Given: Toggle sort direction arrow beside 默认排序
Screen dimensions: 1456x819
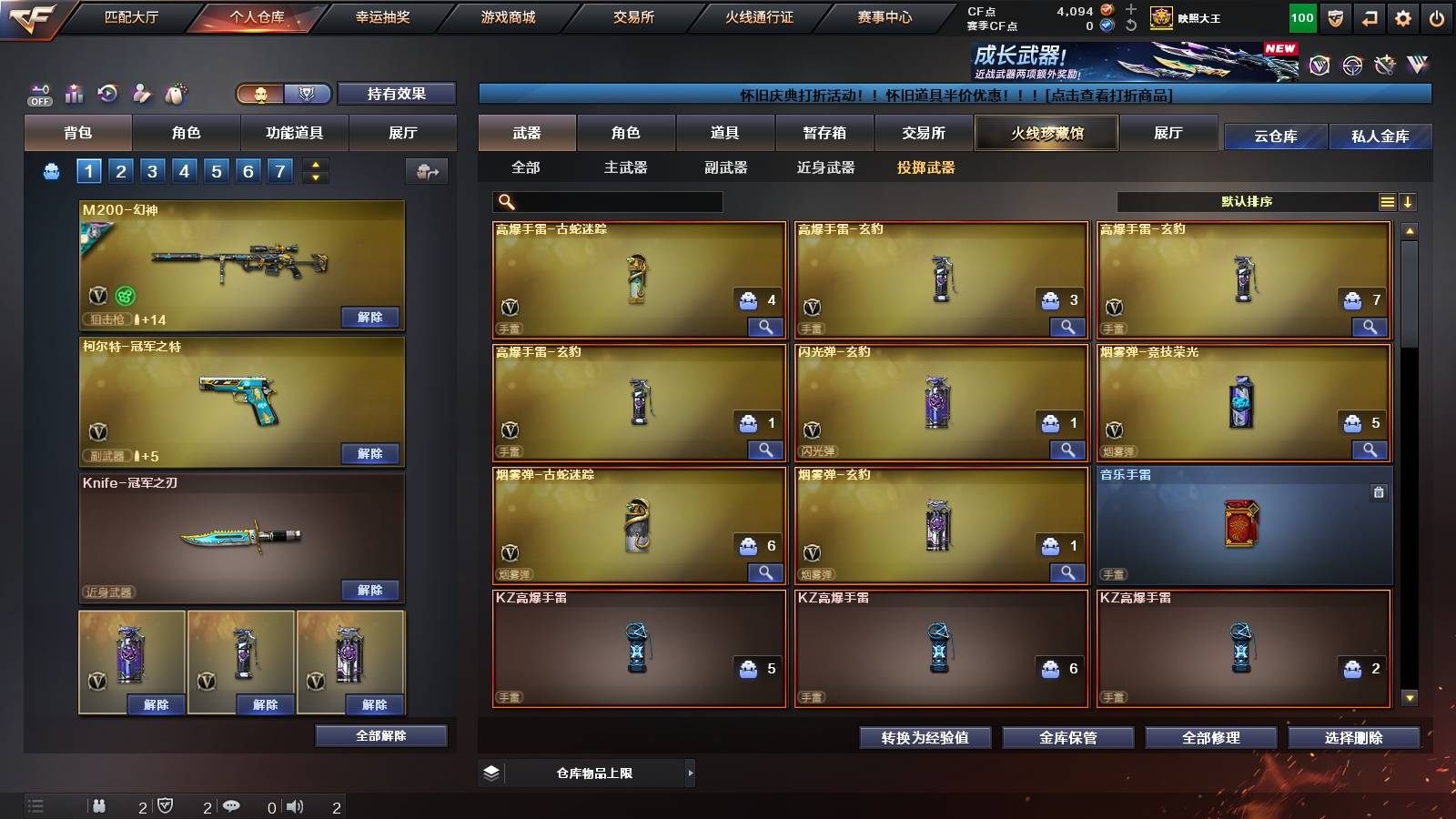Looking at the screenshot, I should click(x=1409, y=202).
